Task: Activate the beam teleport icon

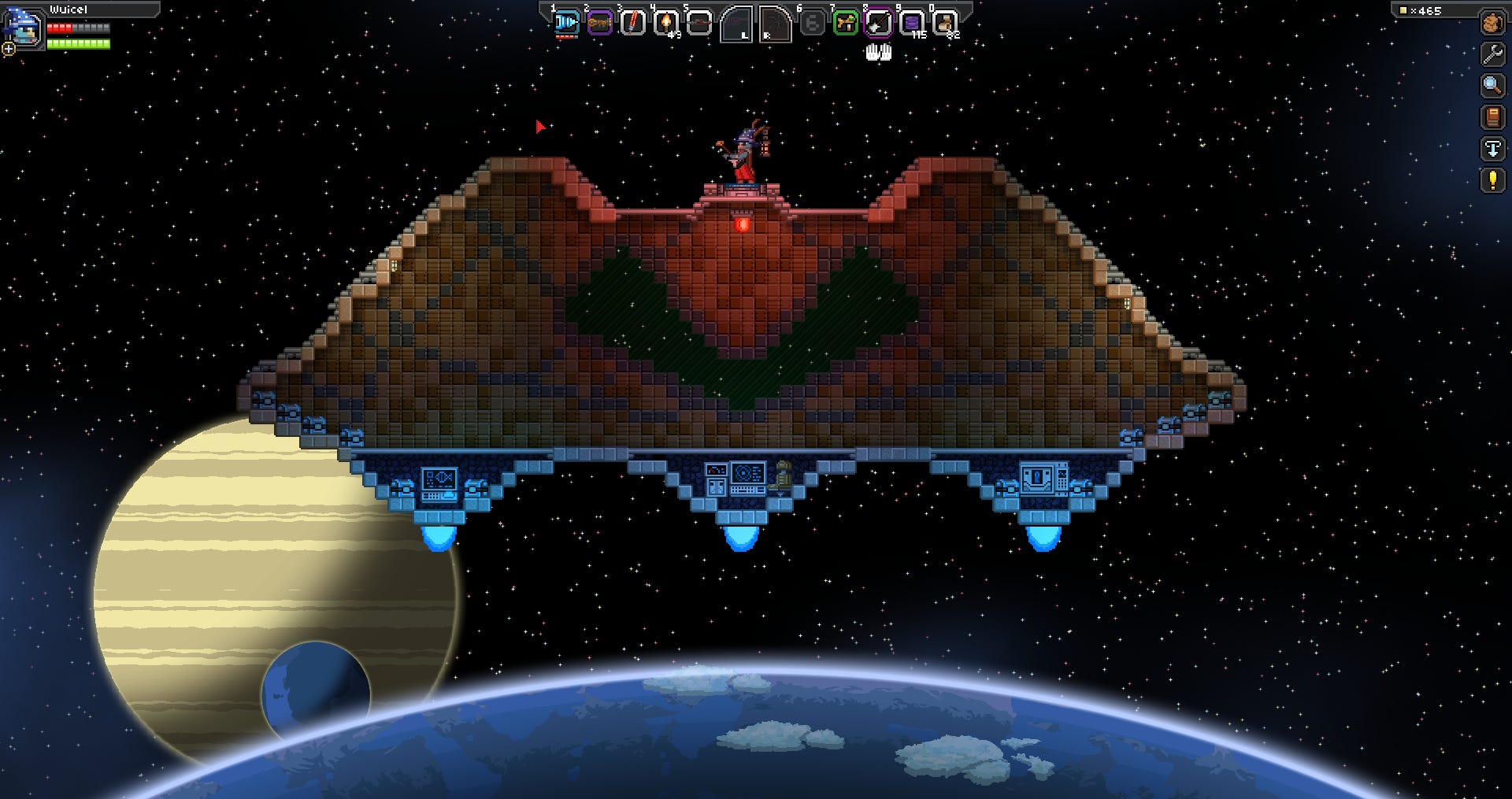Action: pos(1492,148)
